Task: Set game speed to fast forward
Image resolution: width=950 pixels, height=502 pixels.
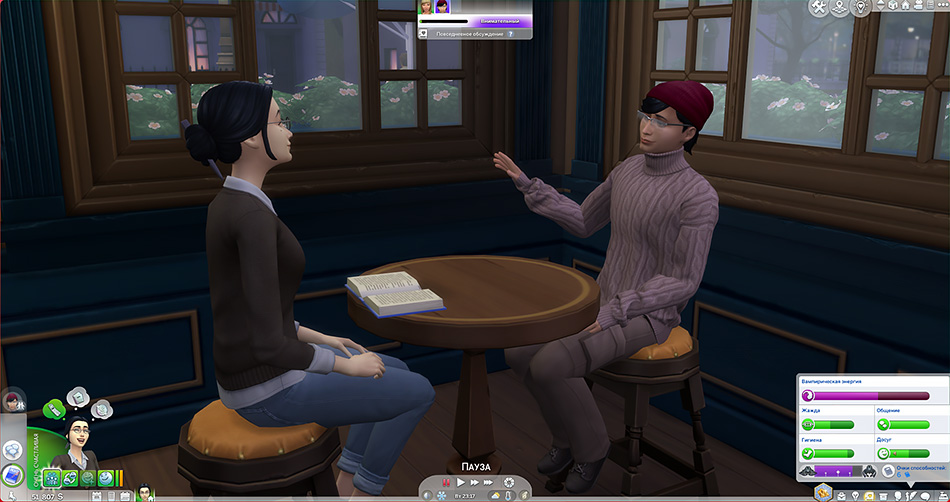Action: coord(475,483)
